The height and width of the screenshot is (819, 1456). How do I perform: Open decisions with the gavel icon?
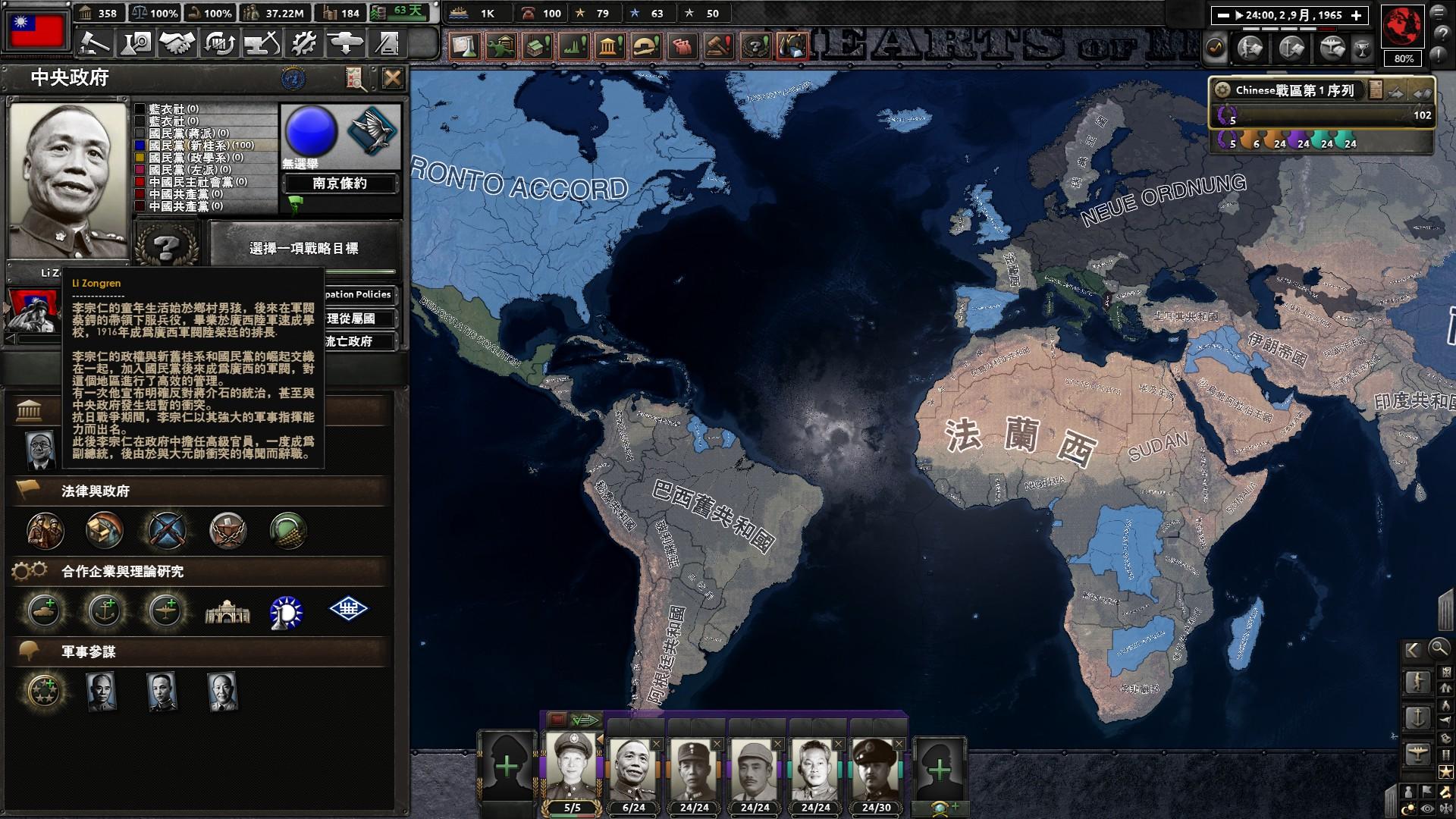pos(96,43)
